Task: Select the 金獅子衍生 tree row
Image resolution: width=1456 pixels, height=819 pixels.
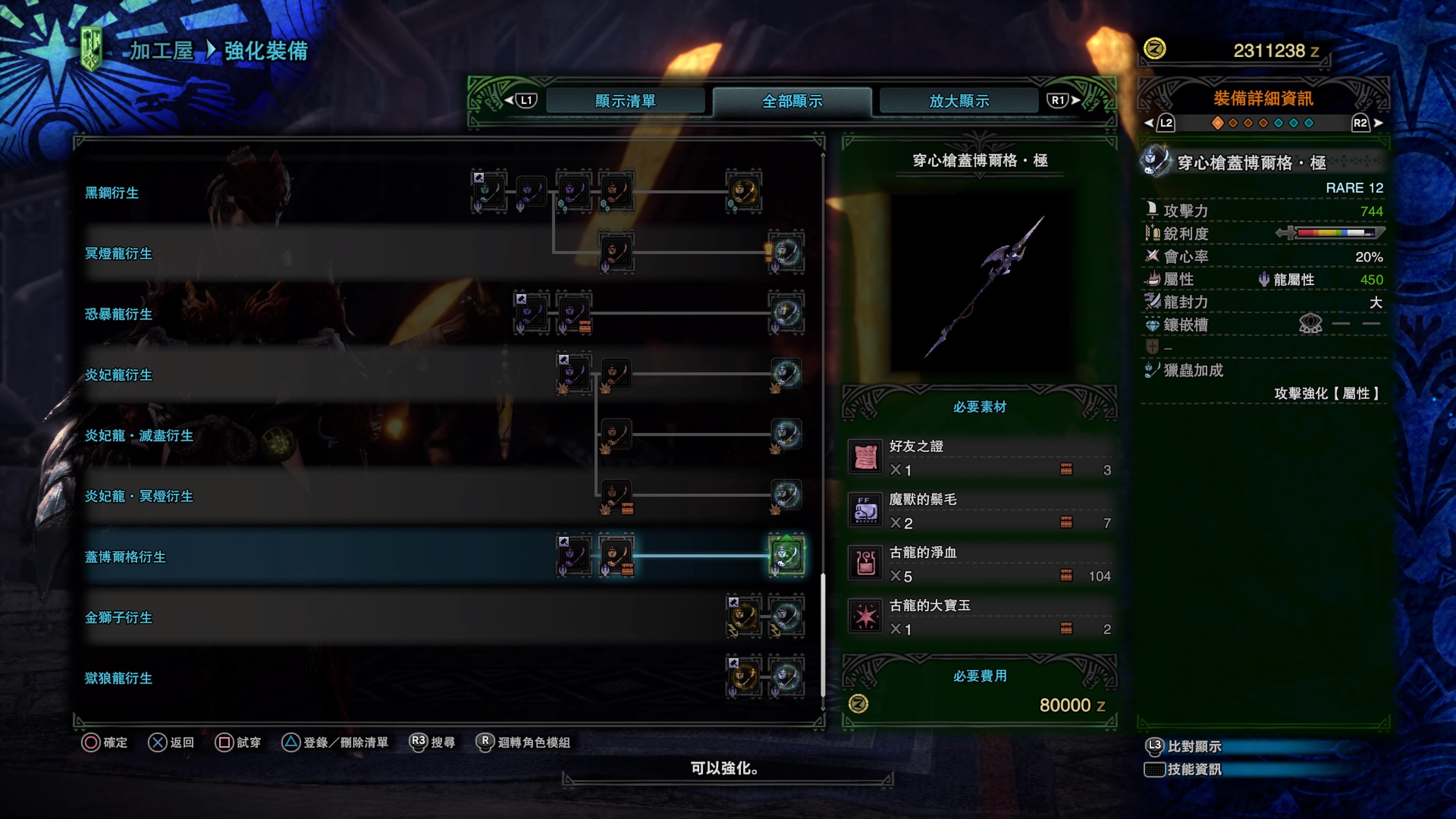Action: [118, 617]
